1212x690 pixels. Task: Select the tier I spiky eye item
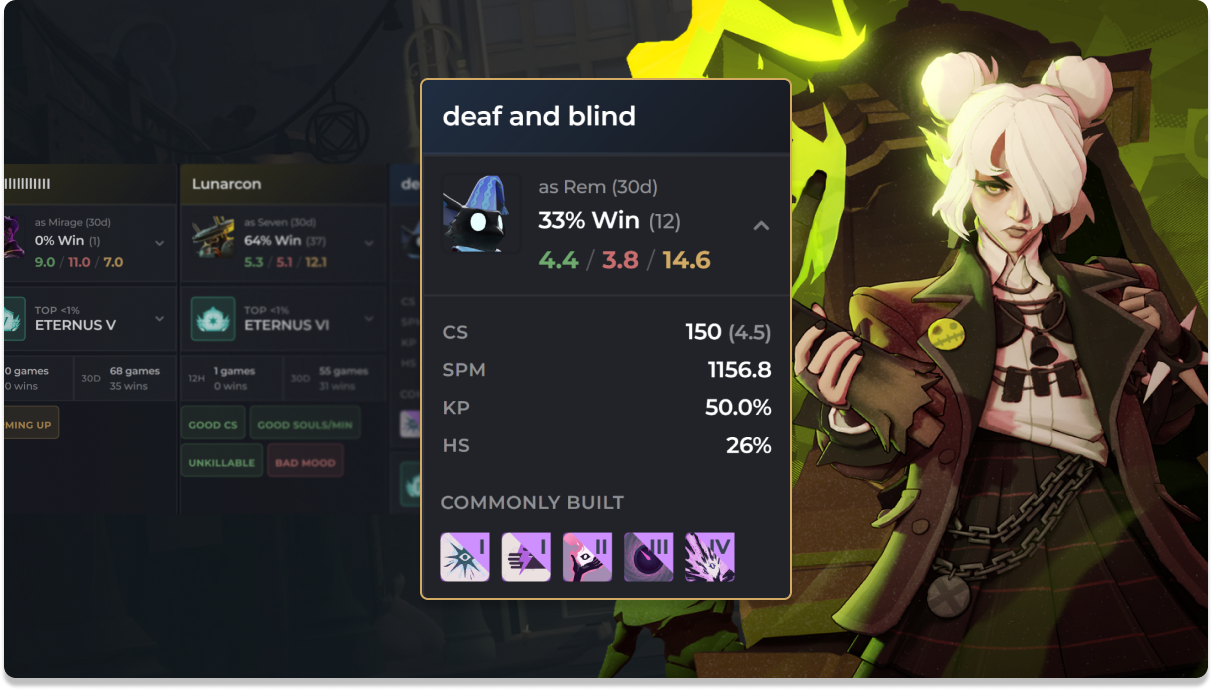tap(465, 557)
